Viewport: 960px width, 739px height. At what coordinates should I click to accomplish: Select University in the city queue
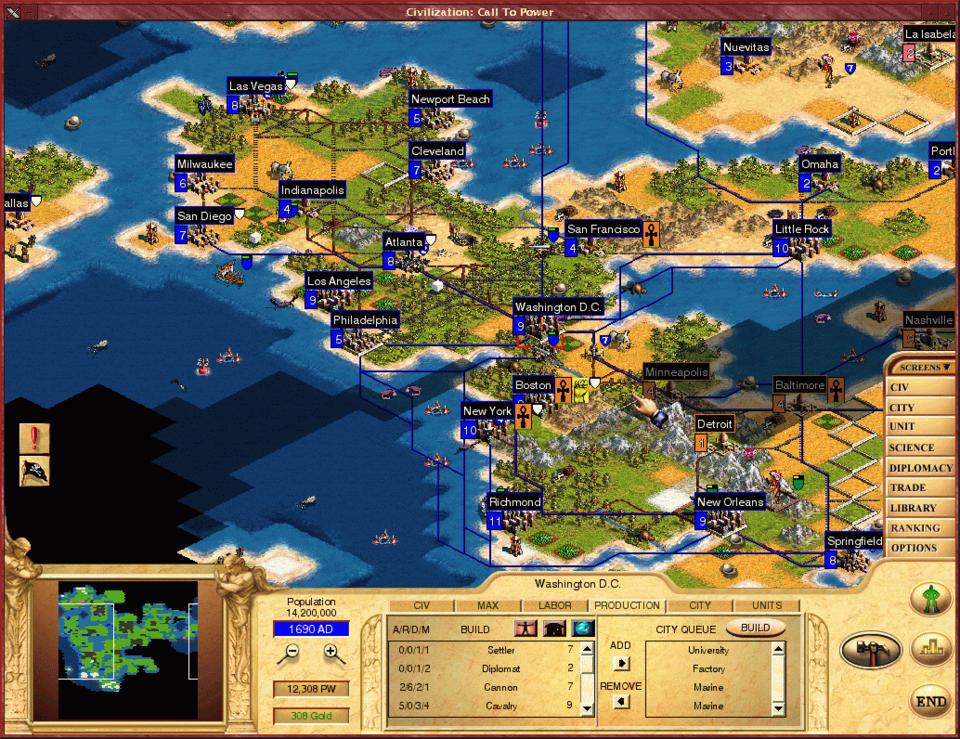coord(708,651)
